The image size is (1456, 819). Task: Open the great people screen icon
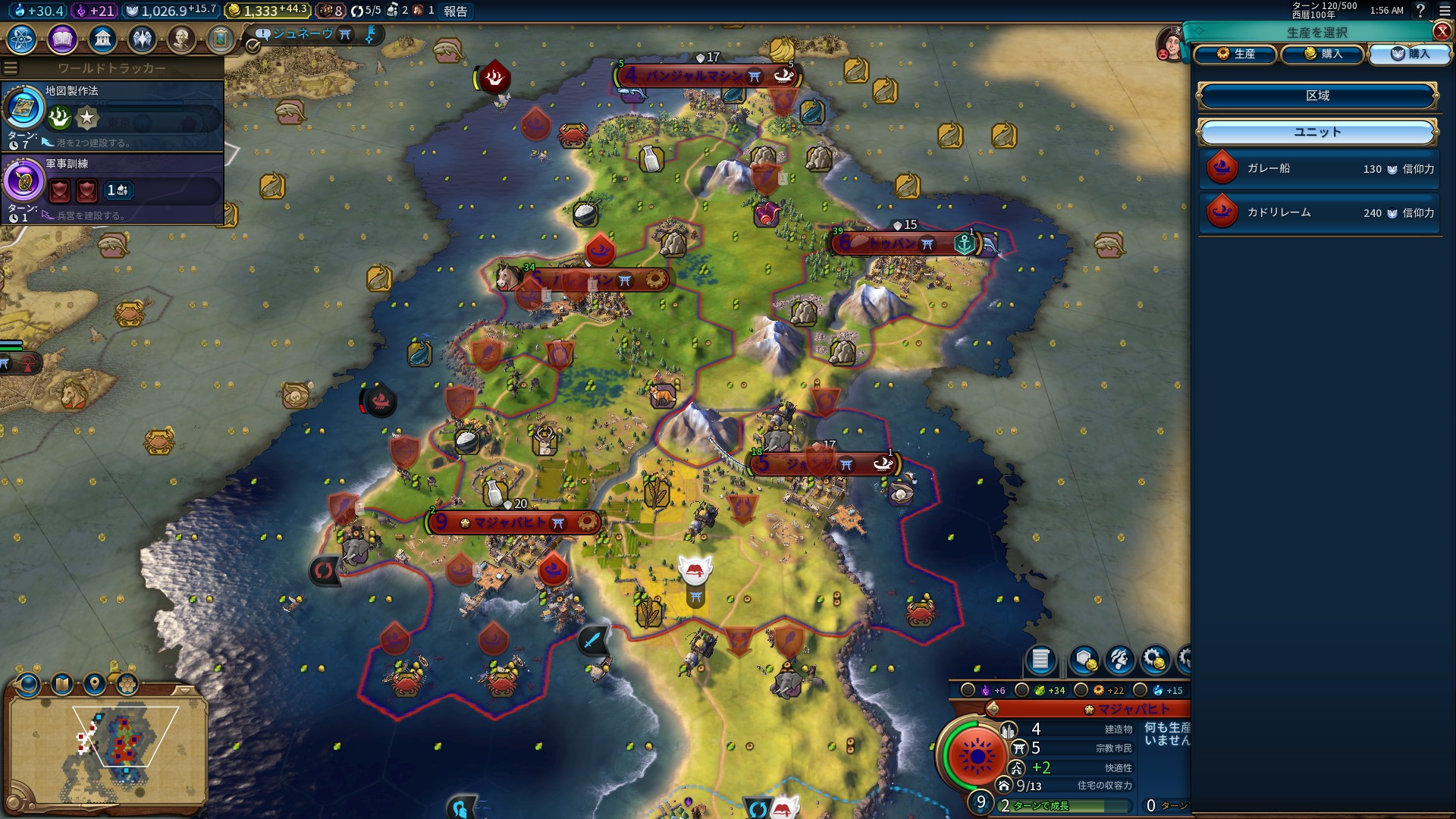tap(181, 39)
